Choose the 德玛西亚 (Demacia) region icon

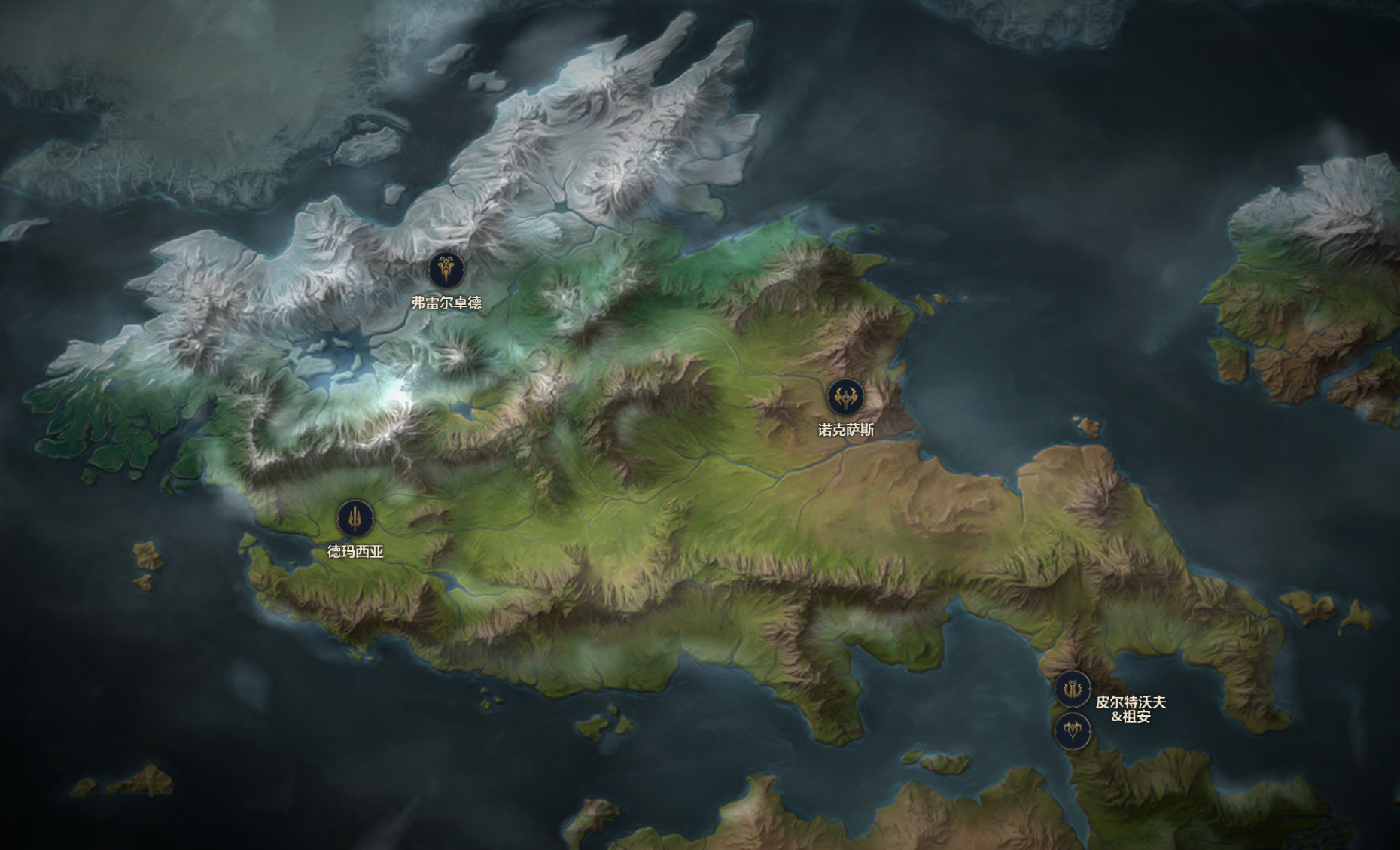pos(355,518)
